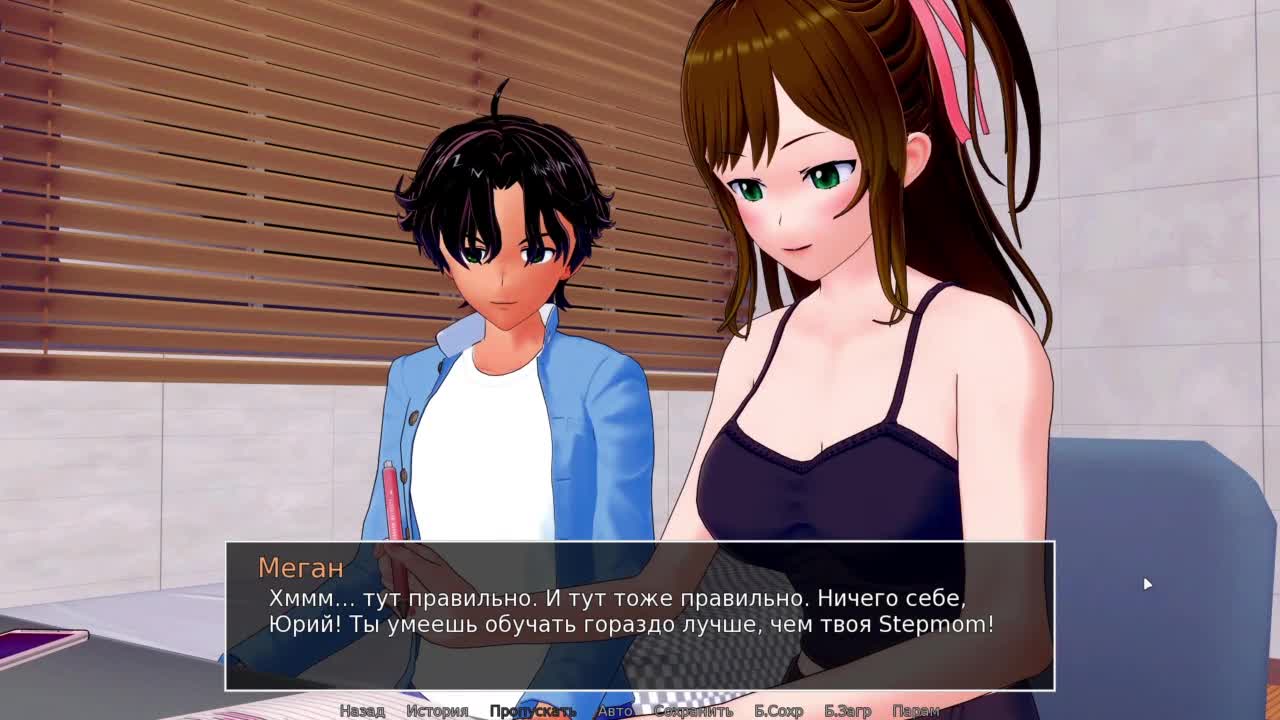Quick load with Б.Загр
The image size is (1280, 720).
(x=848, y=711)
